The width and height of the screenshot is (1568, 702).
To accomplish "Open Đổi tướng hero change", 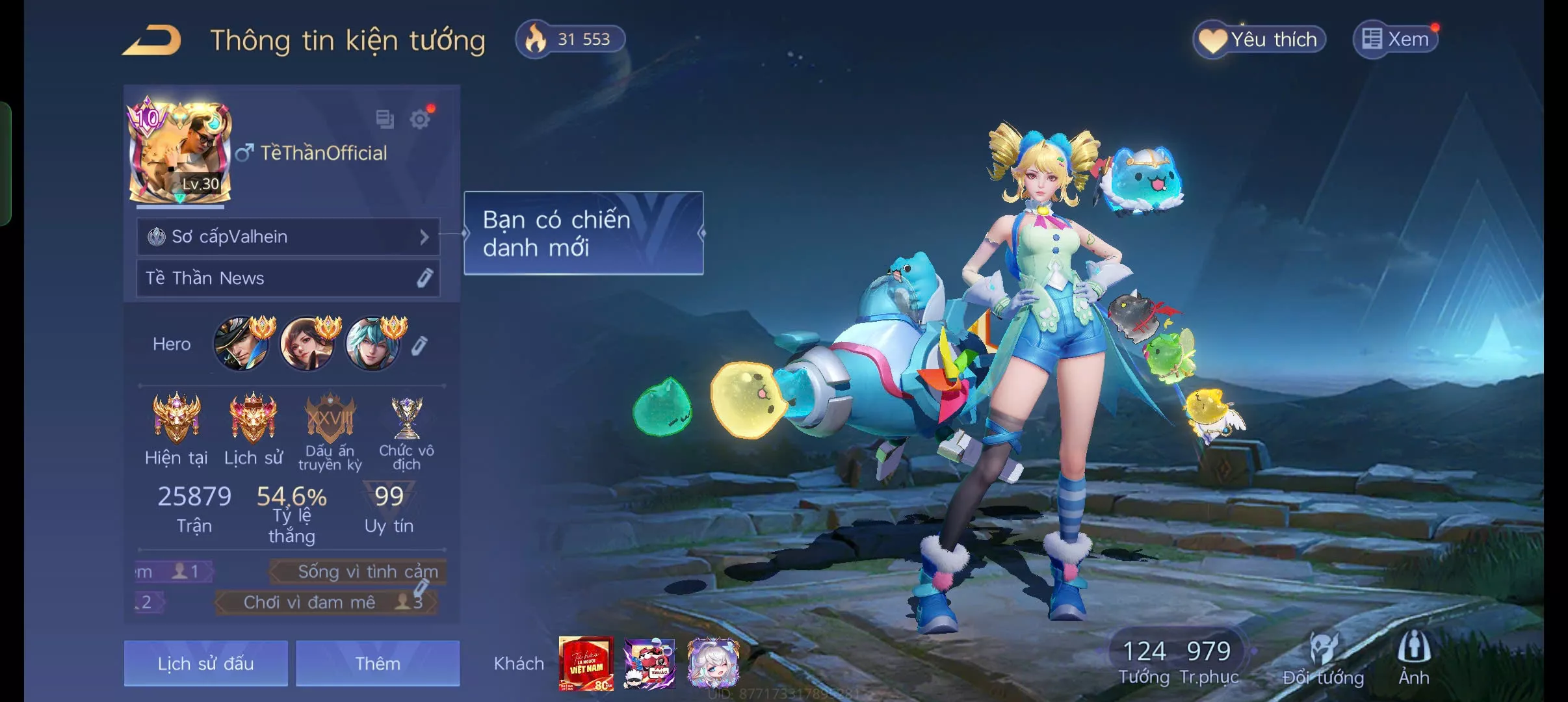I will [x=1323, y=658].
